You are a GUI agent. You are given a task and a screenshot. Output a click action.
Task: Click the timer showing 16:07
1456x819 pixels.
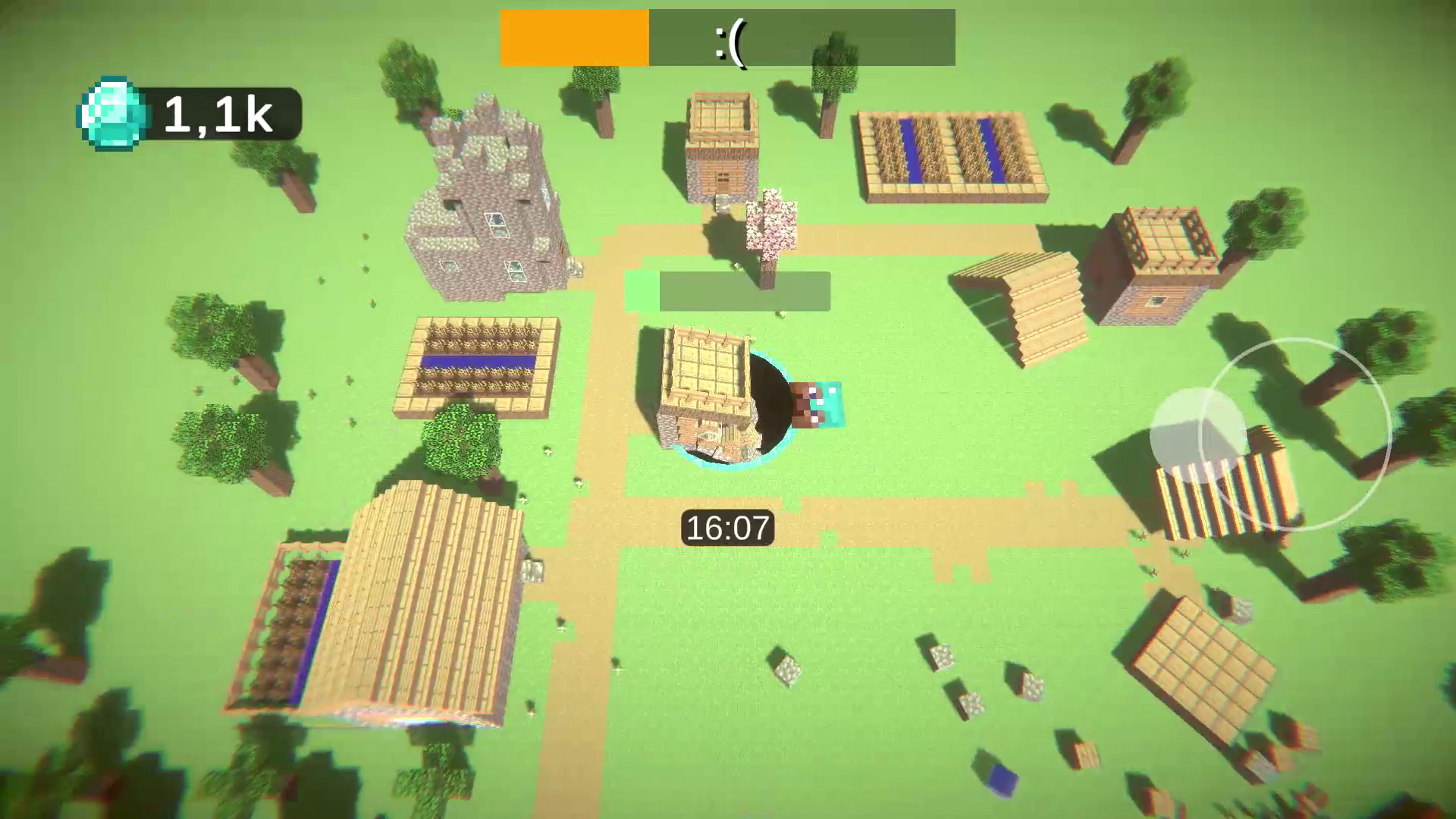click(x=726, y=527)
